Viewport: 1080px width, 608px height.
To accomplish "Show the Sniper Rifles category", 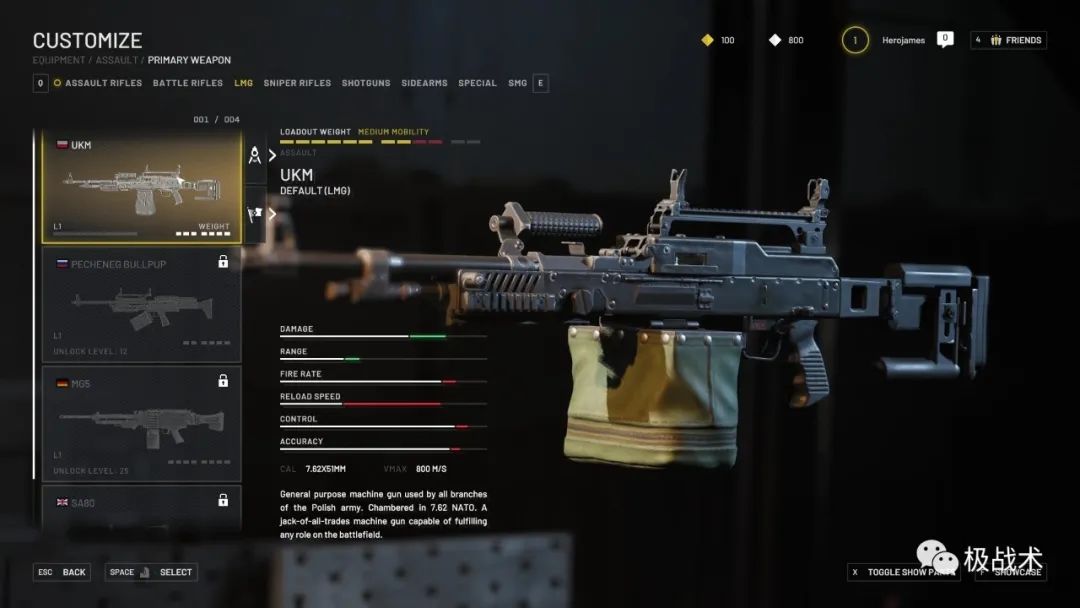I will [x=297, y=83].
